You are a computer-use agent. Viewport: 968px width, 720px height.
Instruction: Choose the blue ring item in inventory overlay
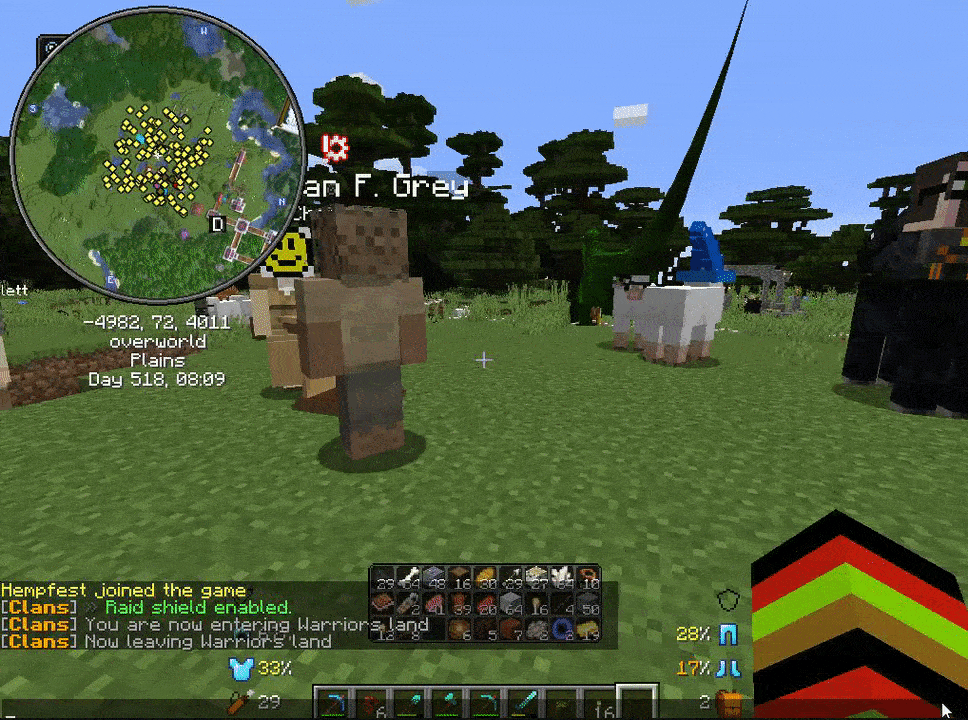coord(561,630)
